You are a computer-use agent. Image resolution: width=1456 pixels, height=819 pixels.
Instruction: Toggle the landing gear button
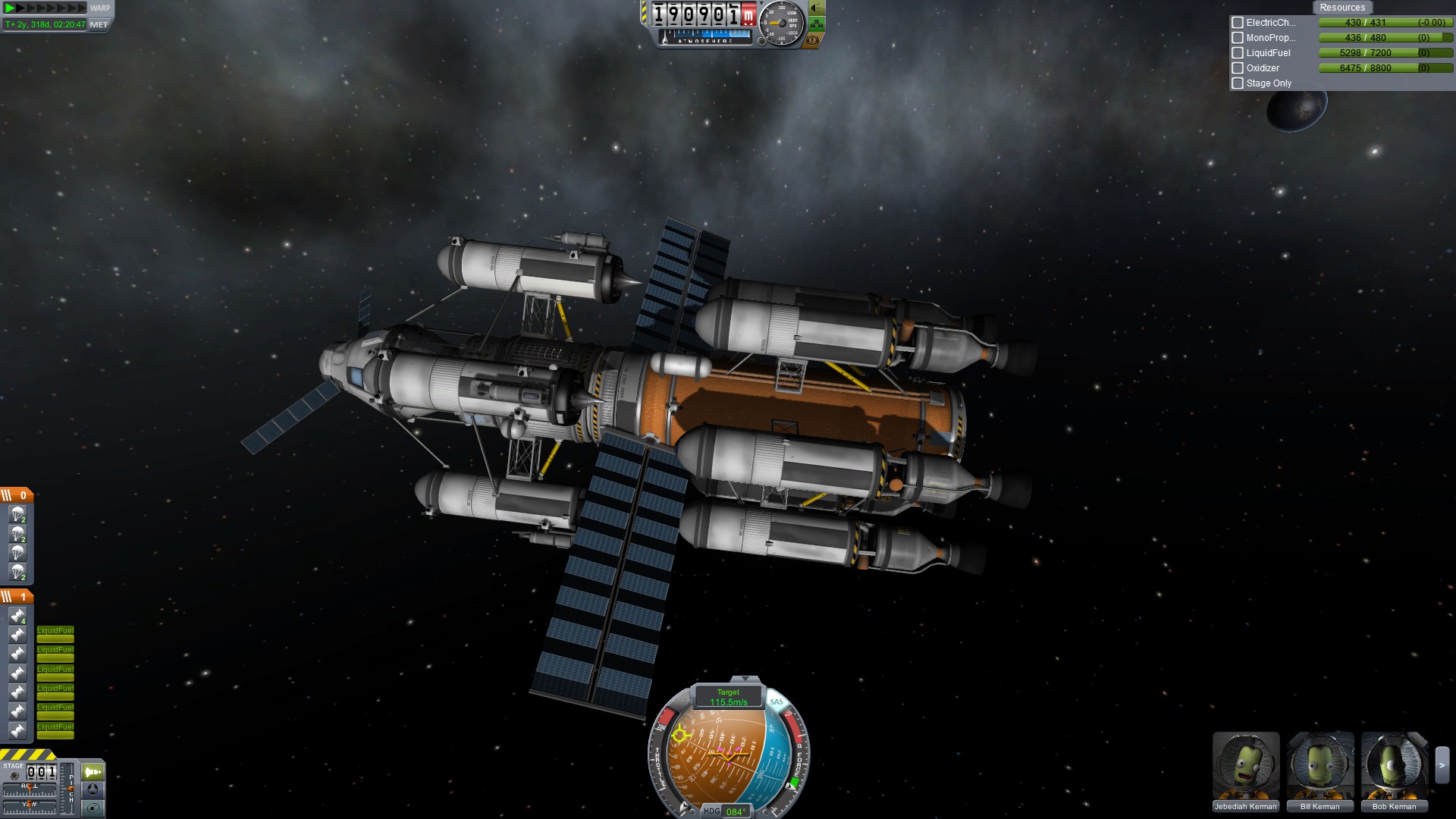coord(816,24)
